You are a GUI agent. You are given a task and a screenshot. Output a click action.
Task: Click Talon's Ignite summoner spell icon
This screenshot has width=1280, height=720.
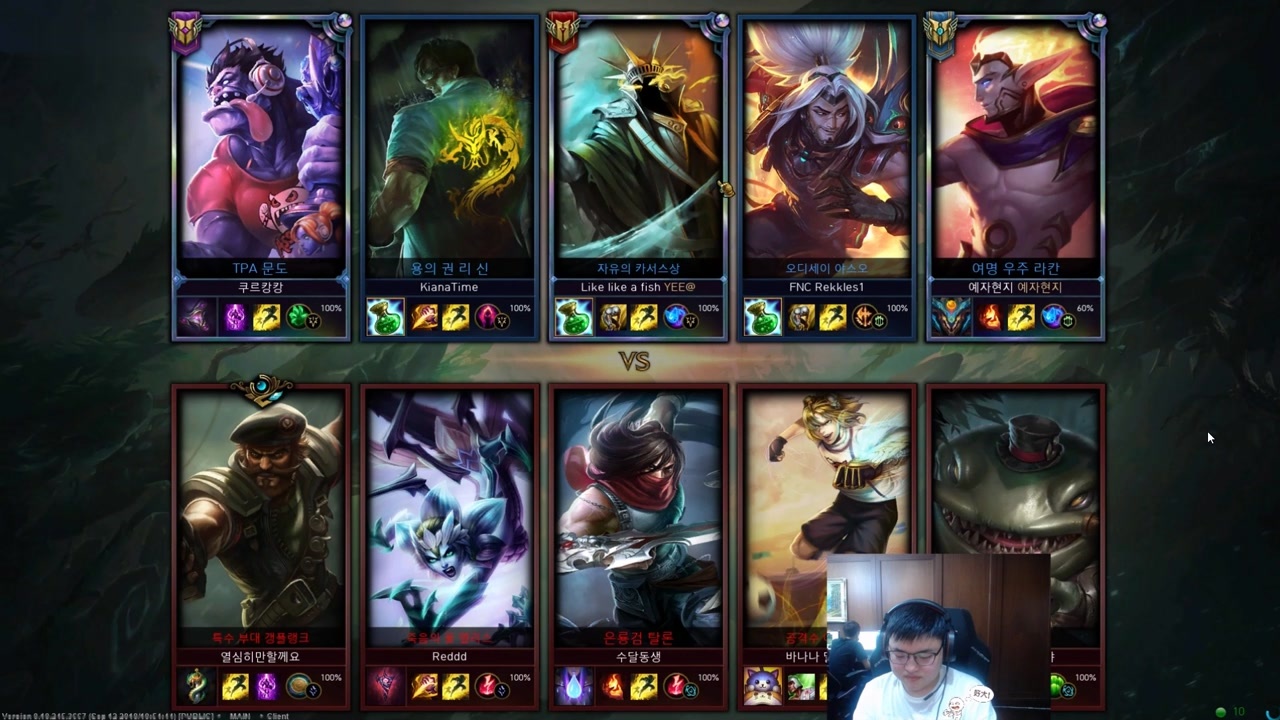pos(613,687)
